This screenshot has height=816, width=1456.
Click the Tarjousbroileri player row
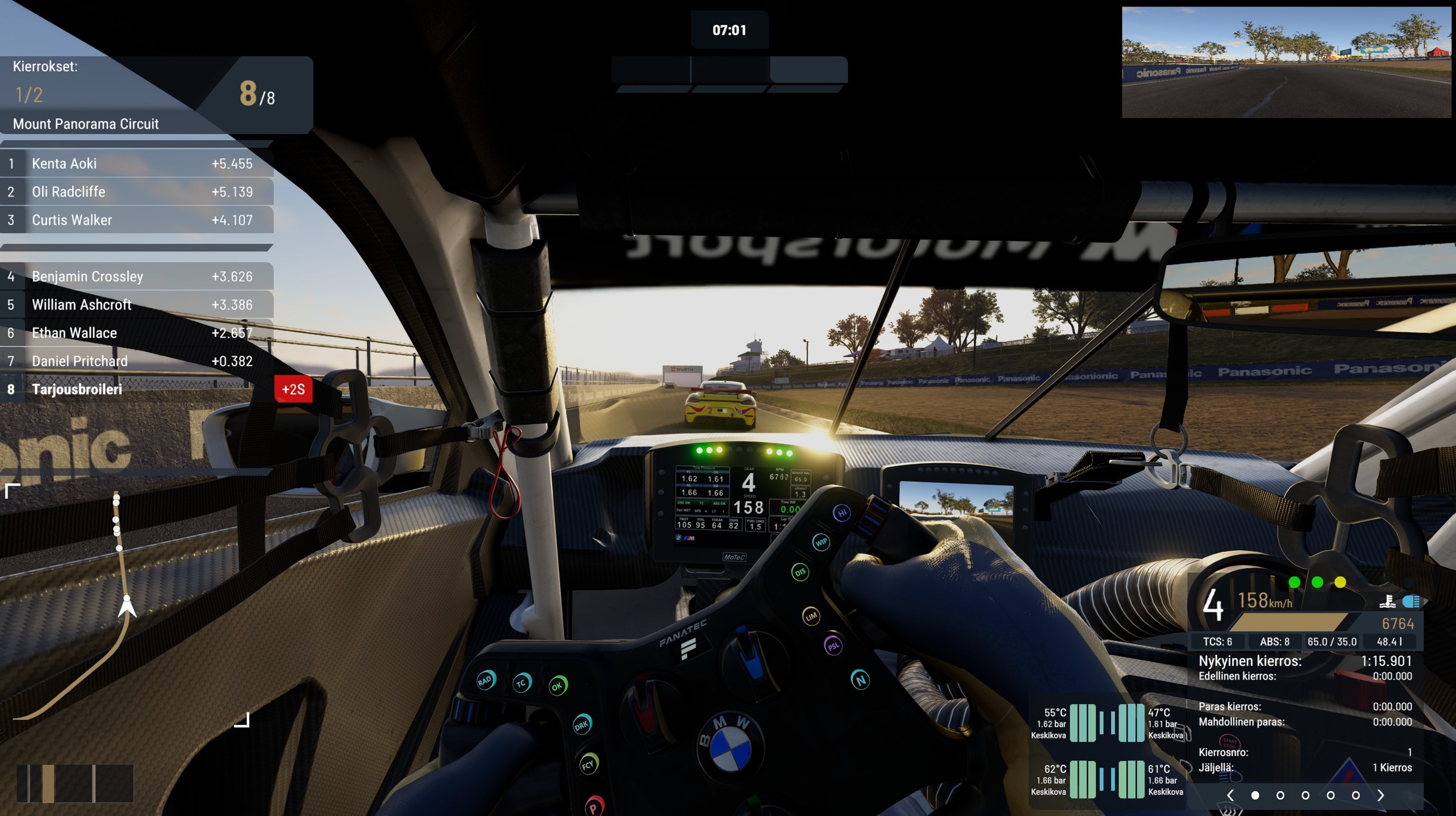(137, 389)
